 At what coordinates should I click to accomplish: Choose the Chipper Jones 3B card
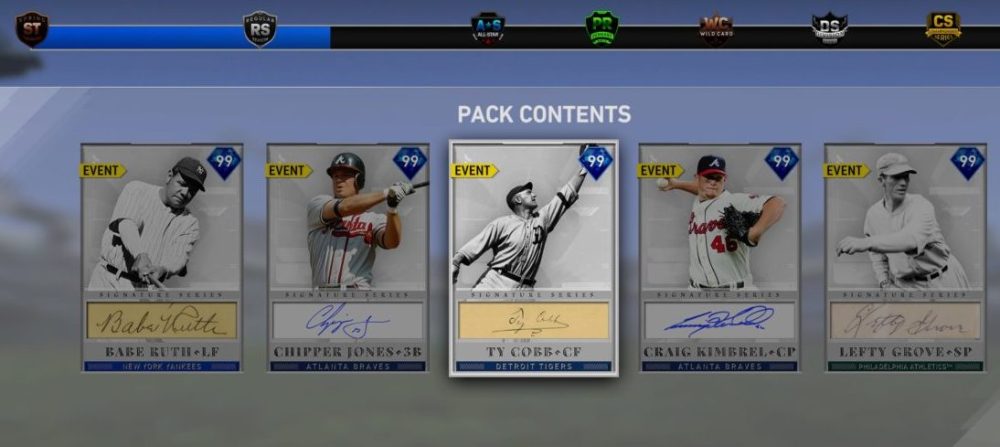tap(347, 258)
